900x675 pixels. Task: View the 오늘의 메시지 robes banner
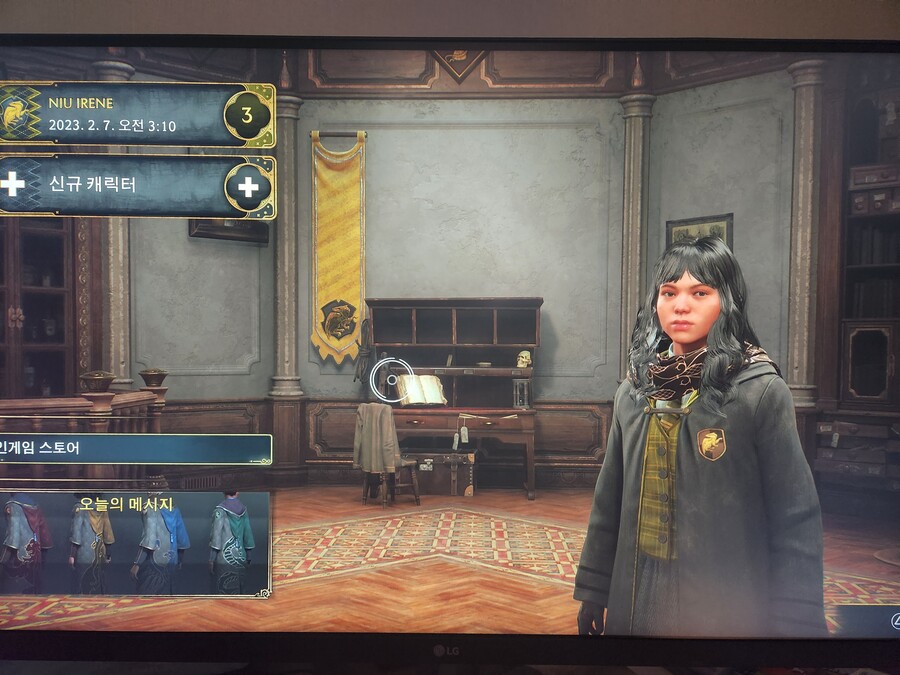click(x=135, y=544)
